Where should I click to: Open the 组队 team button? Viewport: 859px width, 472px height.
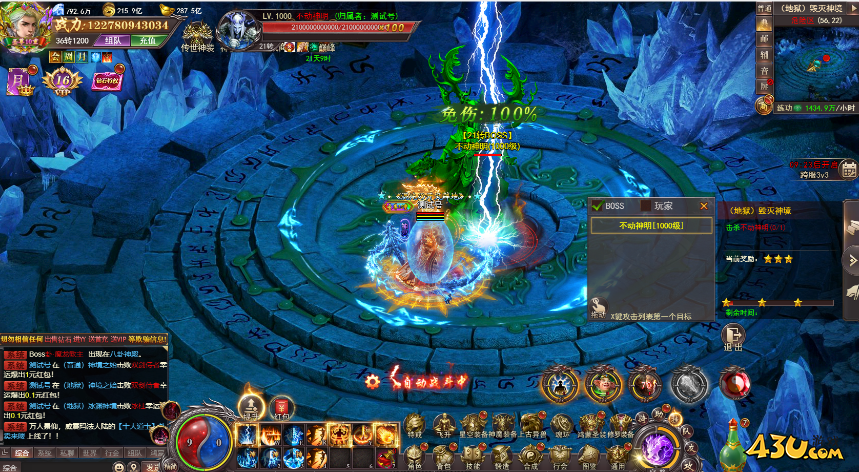(x=113, y=41)
